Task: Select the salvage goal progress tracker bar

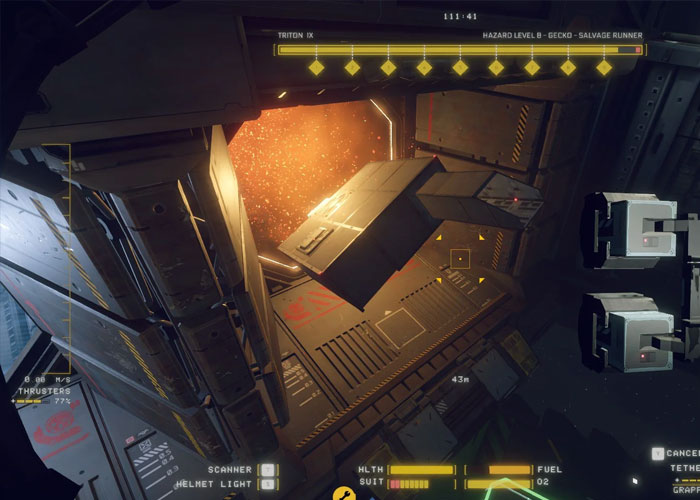Action: (x=459, y=49)
